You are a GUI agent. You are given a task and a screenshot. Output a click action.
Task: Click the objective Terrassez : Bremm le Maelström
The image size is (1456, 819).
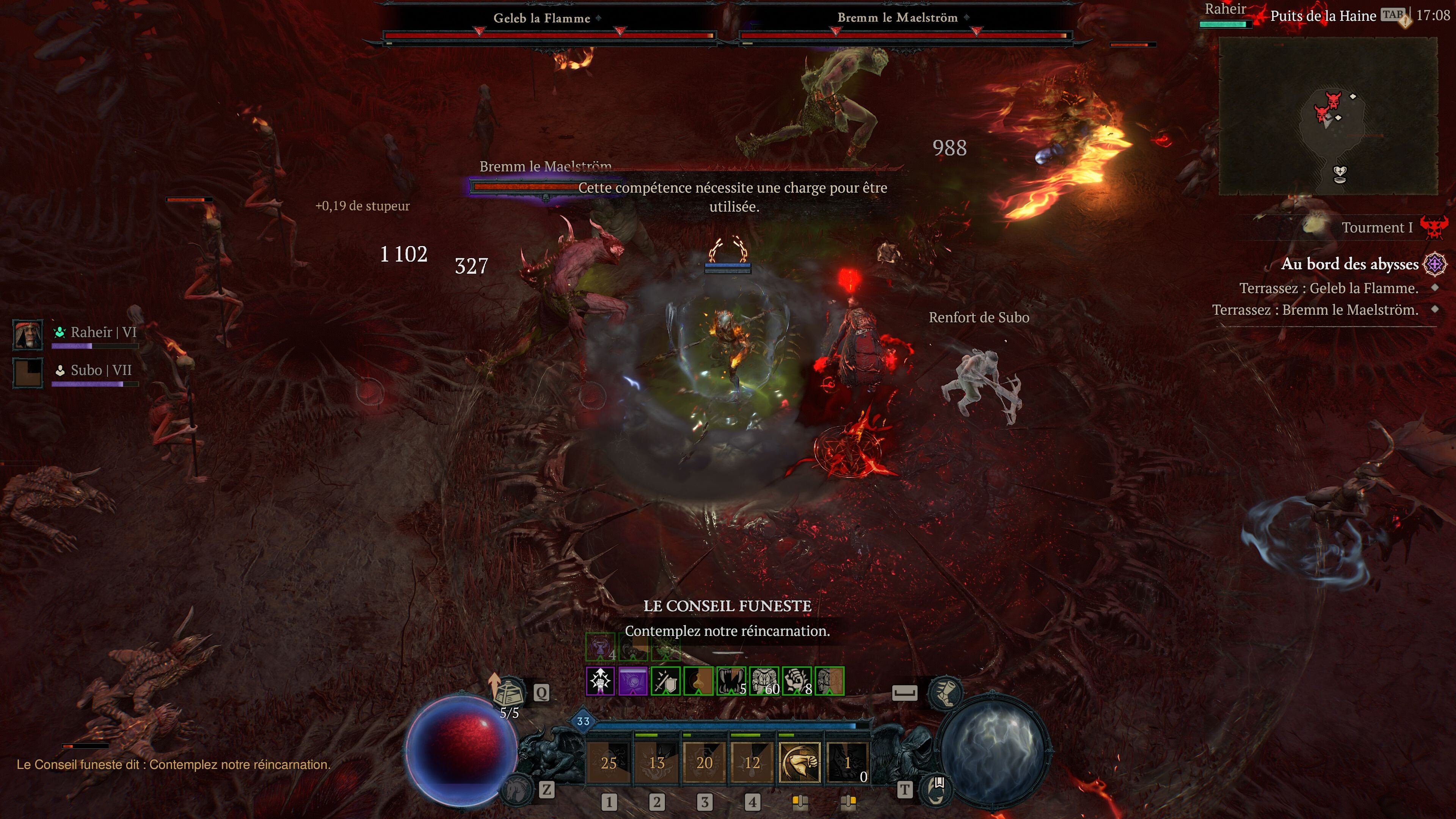(1323, 309)
